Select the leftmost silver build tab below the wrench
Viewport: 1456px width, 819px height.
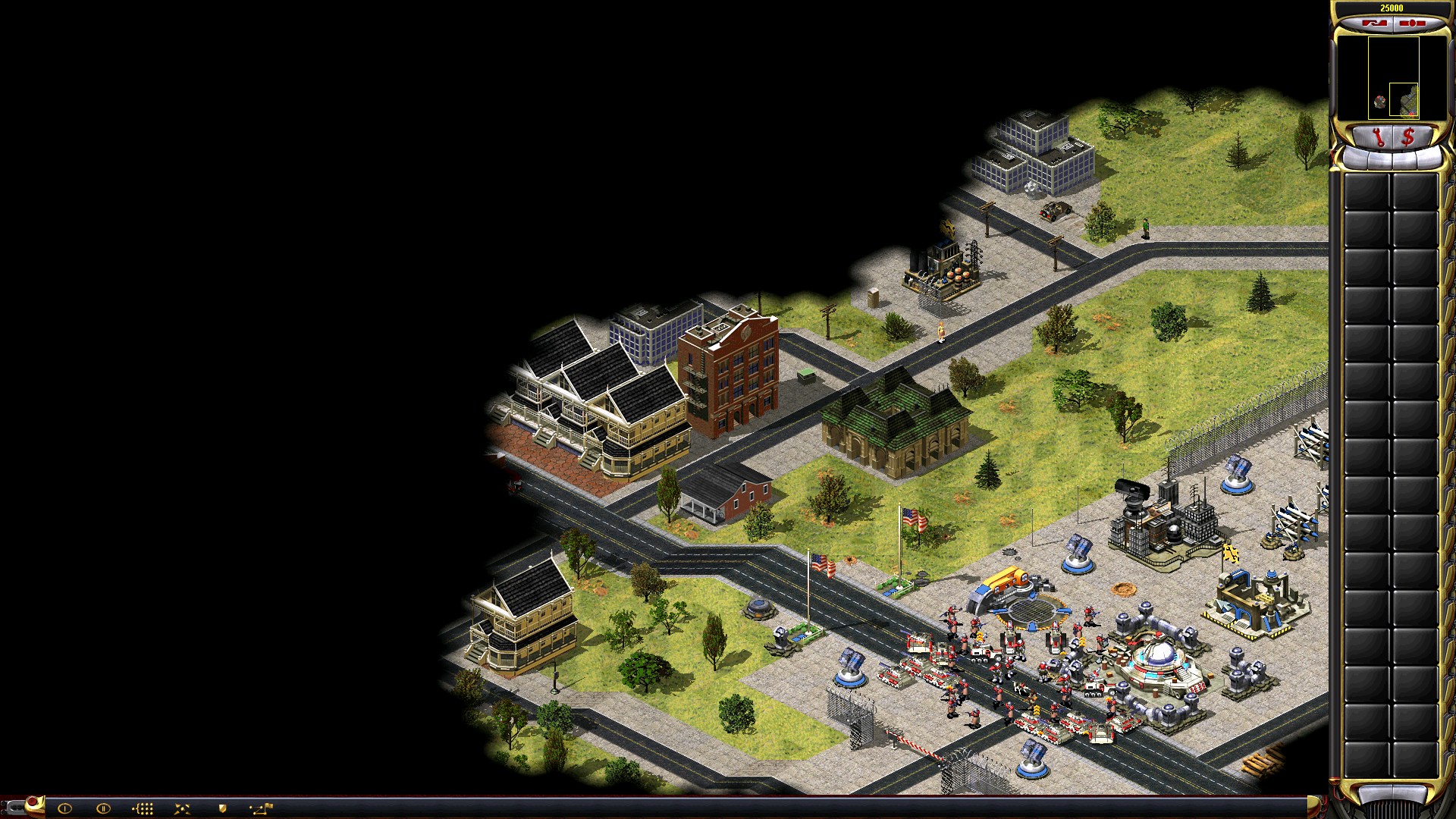1356,158
